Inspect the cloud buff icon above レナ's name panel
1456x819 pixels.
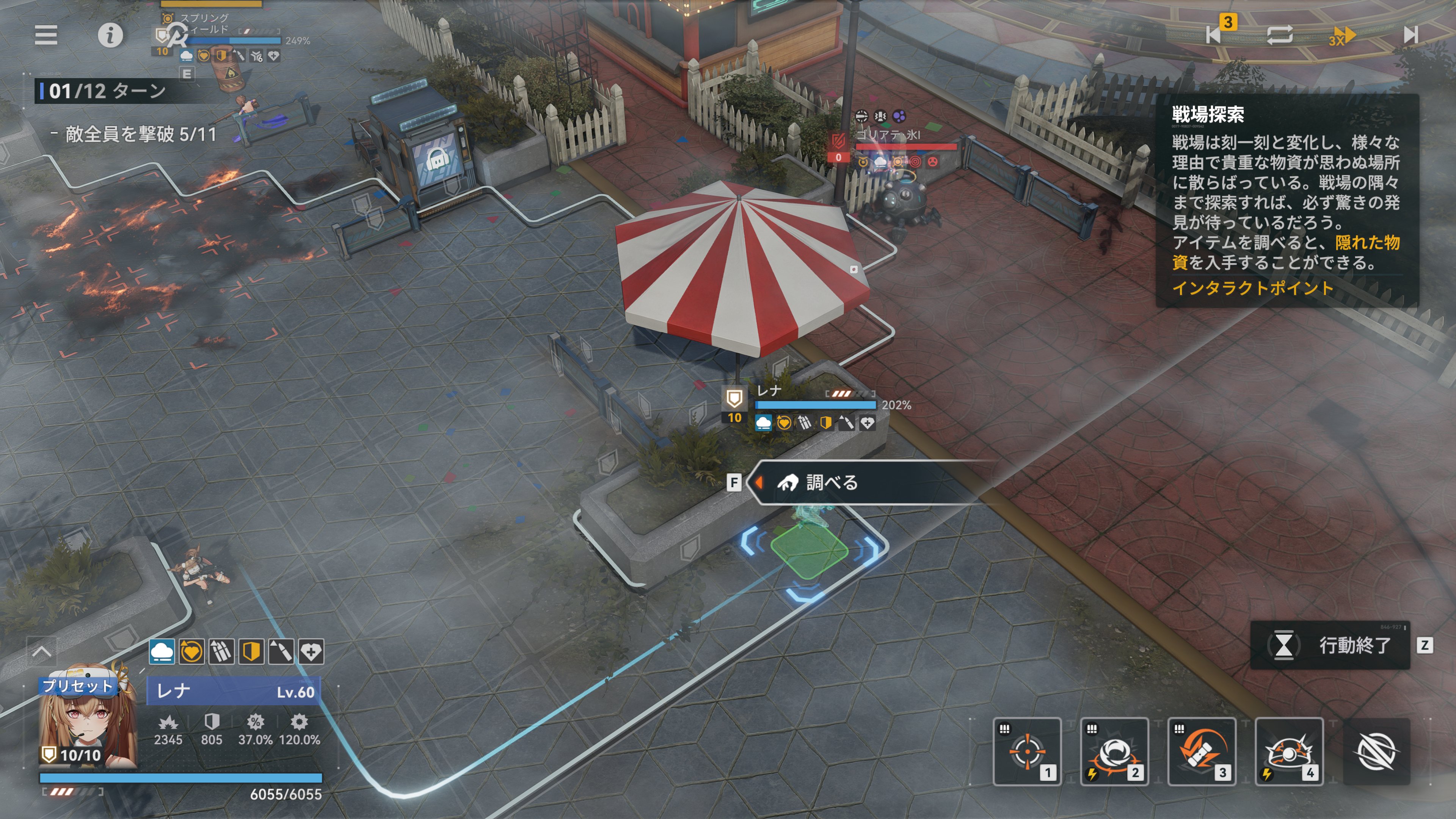(162, 652)
